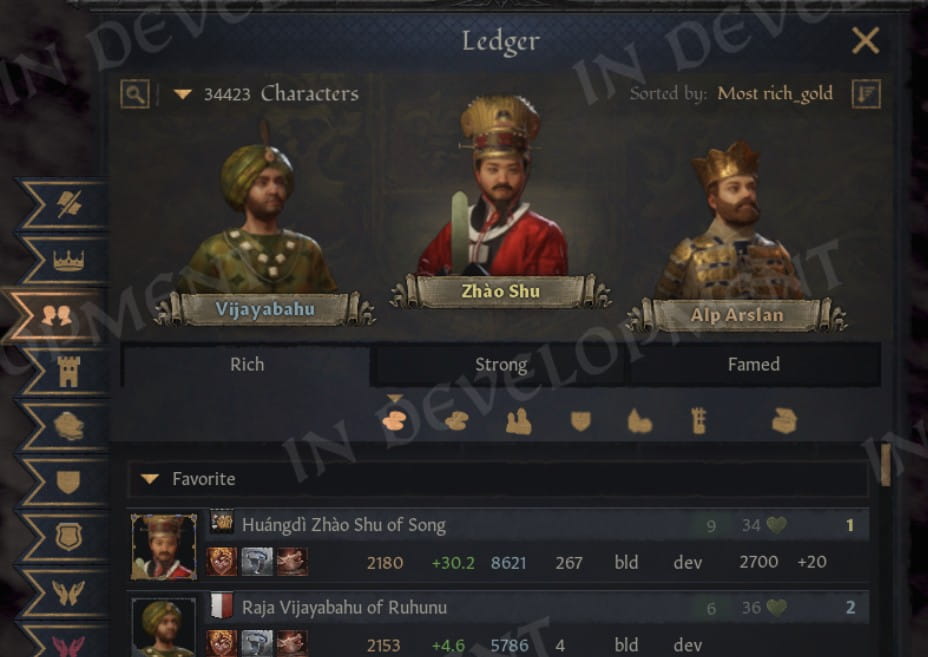The image size is (928, 657).
Task: Open the crossed flags ledger side tab
Action: (x=68, y=205)
